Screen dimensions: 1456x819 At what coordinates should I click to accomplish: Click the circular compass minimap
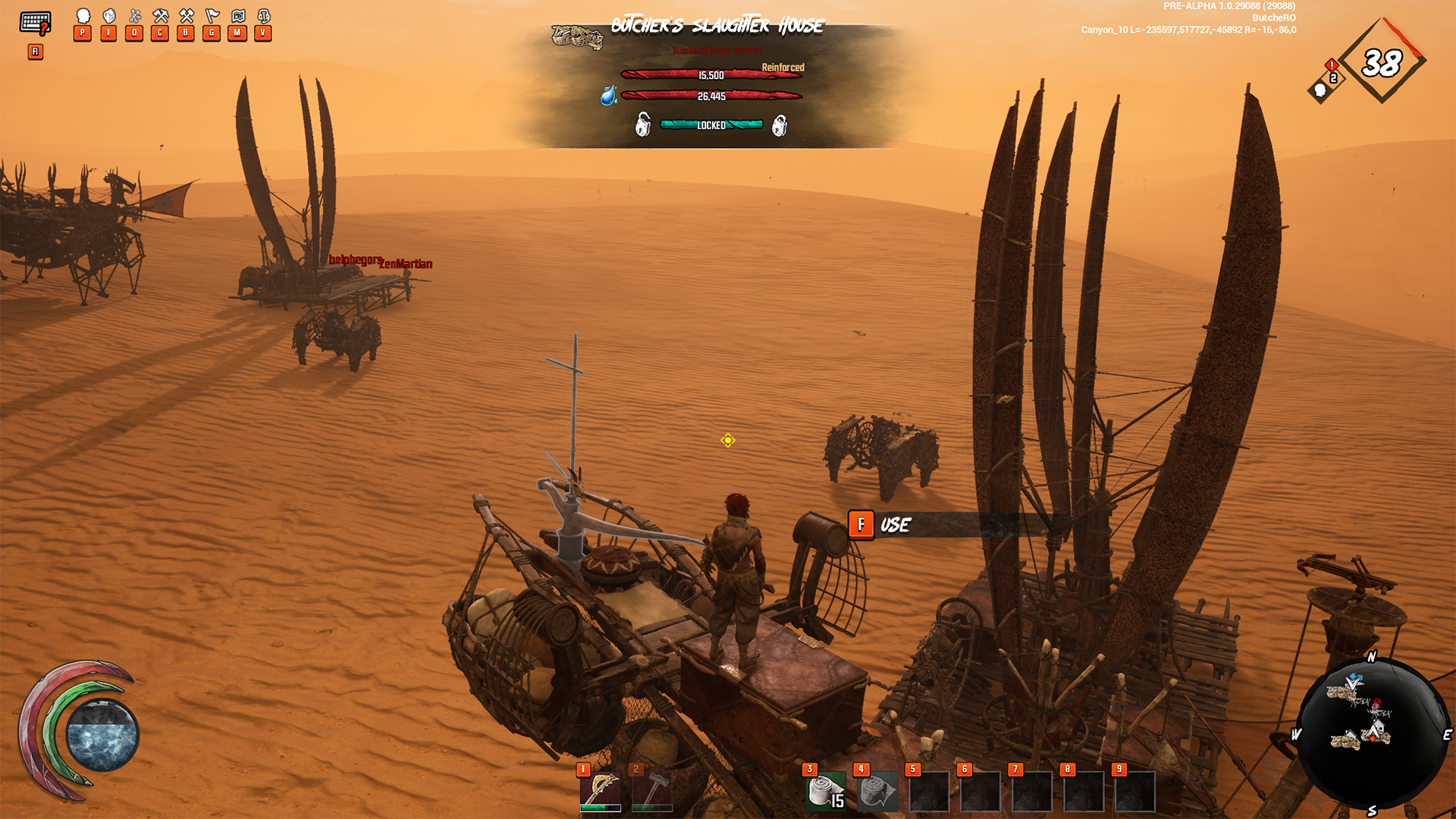click(1371, 733)
